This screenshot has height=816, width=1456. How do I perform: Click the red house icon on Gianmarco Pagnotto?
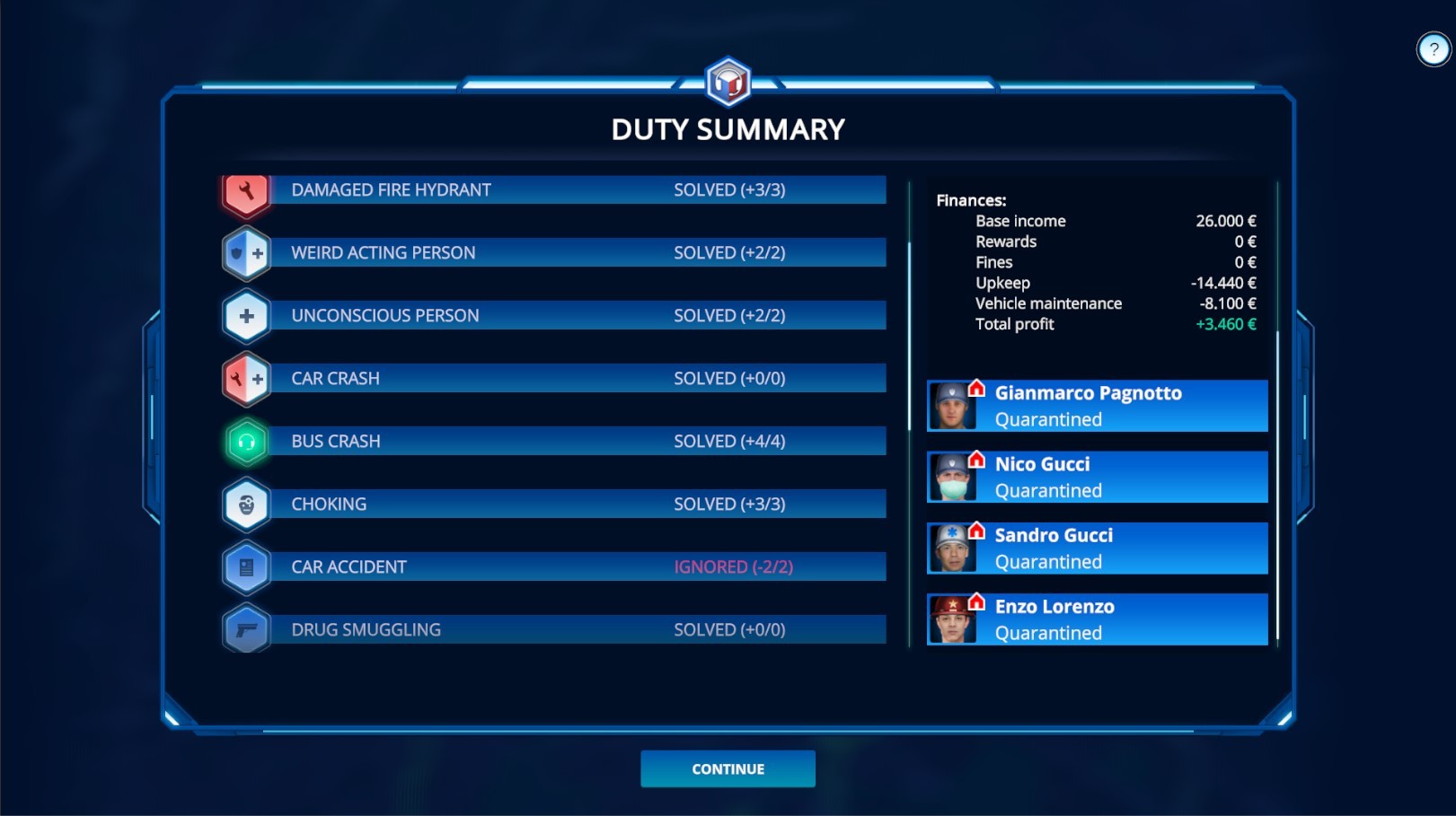976,388
